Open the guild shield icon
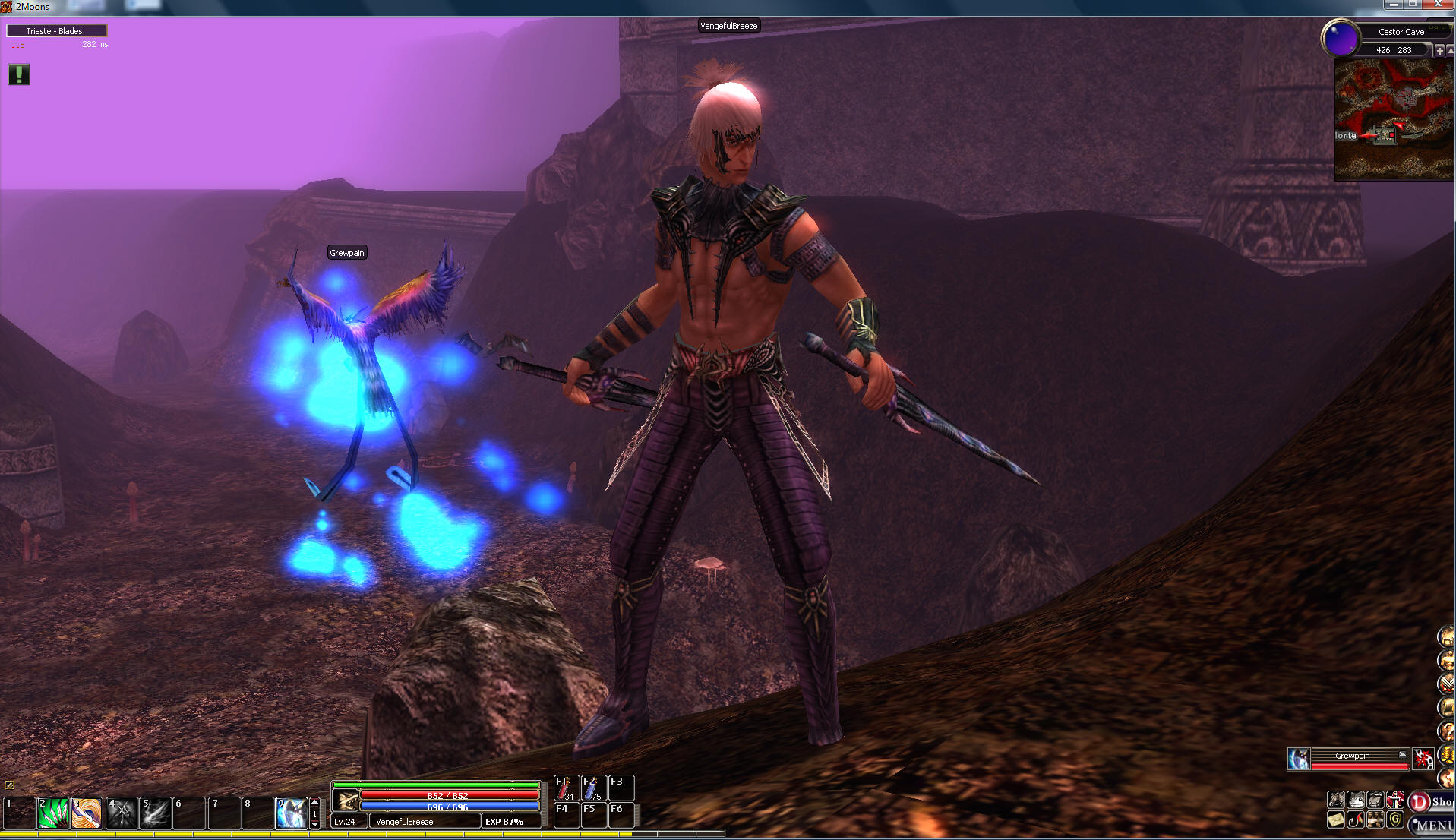The image size is (1456, 840). coord(1395,819)
